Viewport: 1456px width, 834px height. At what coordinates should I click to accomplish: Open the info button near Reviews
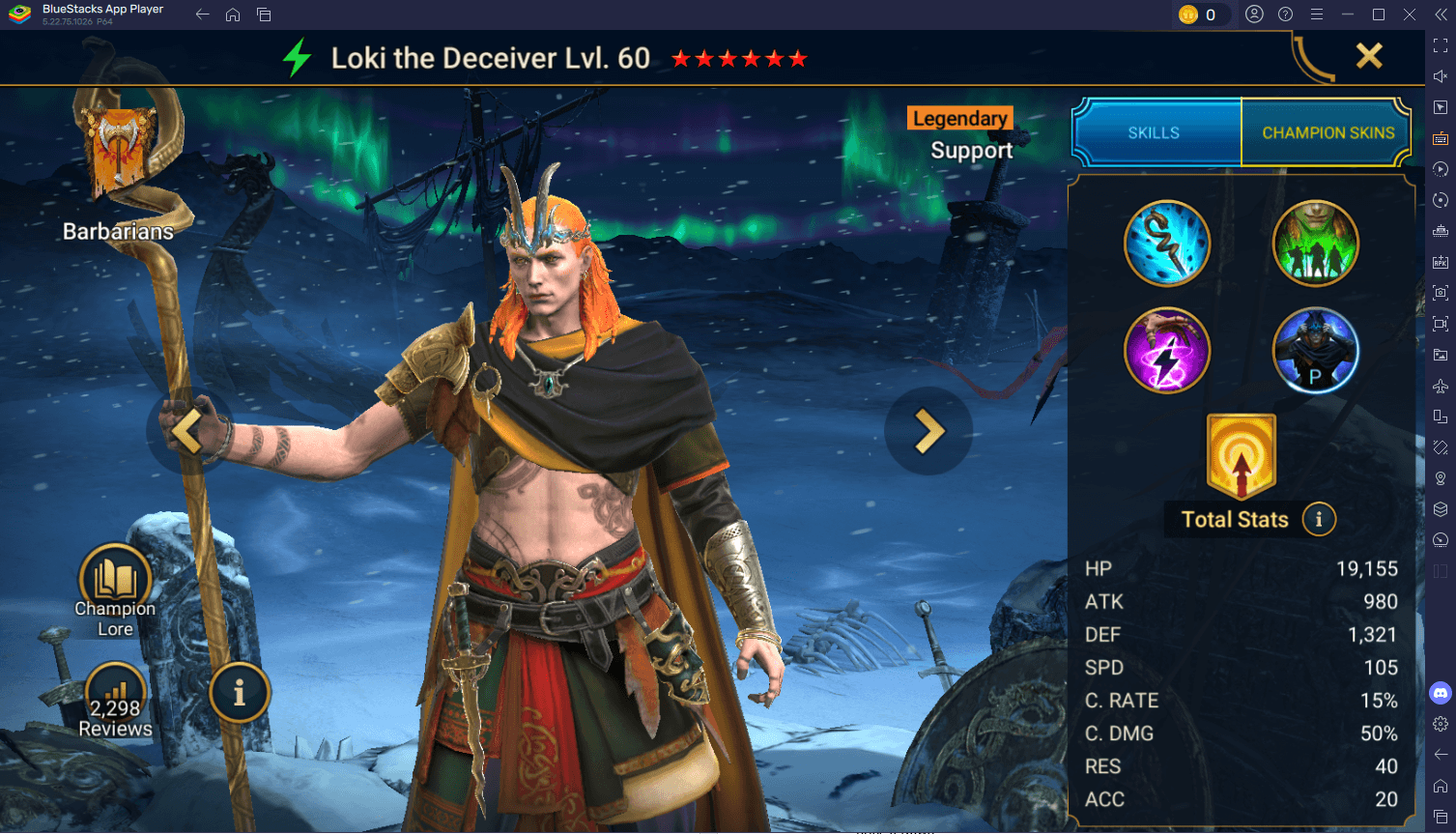(239, 692)
